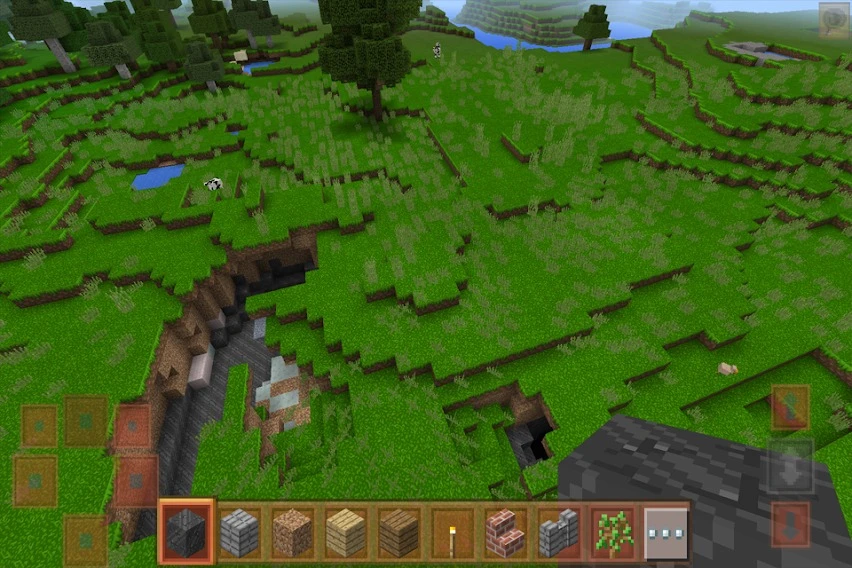The image size is (852, 568).
Task: Tap the red up-arrow fly button
Action: 790,408
